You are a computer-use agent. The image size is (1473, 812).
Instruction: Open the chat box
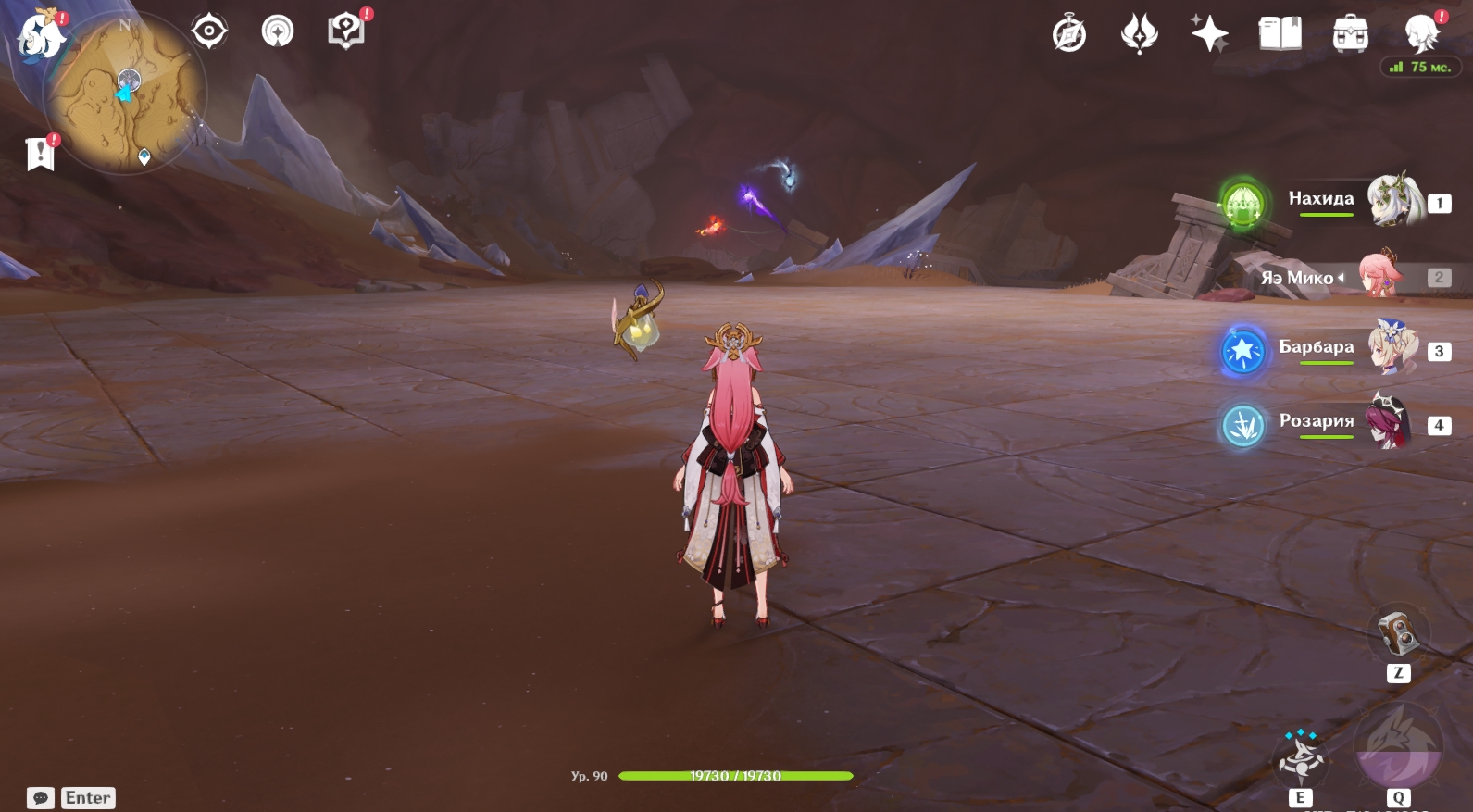point(41,798)
